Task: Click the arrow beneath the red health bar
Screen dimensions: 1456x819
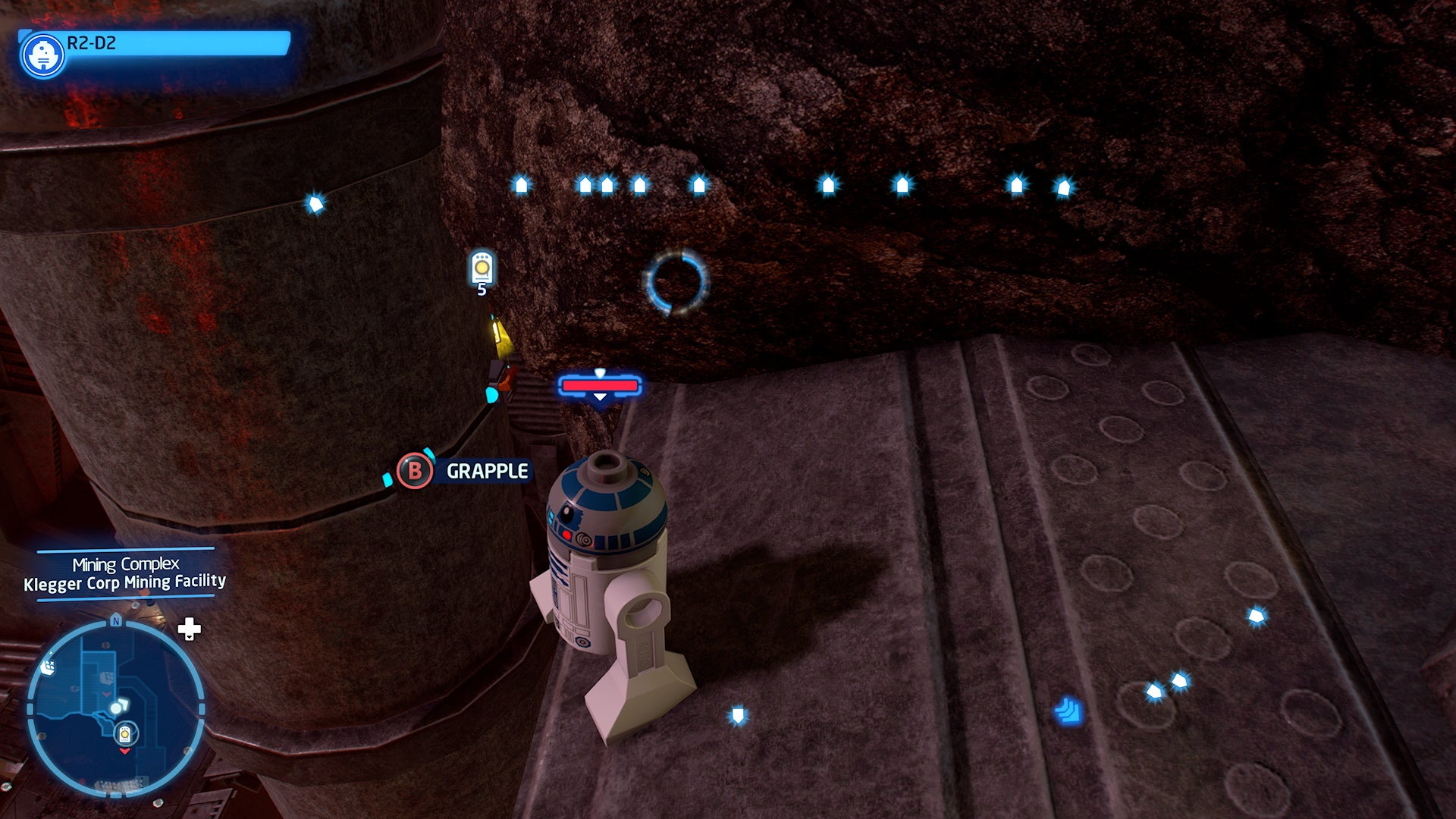Action: click(x=600, y=396)
